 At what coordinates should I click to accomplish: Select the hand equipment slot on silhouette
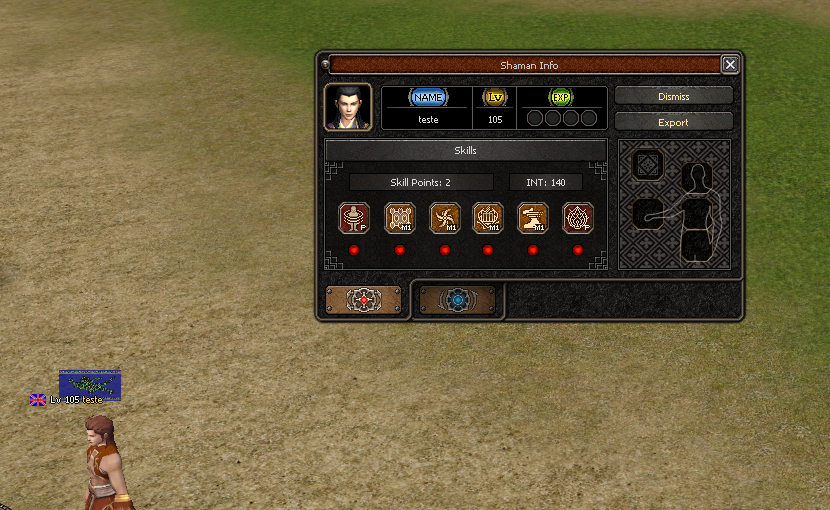(x=648, y=212)
